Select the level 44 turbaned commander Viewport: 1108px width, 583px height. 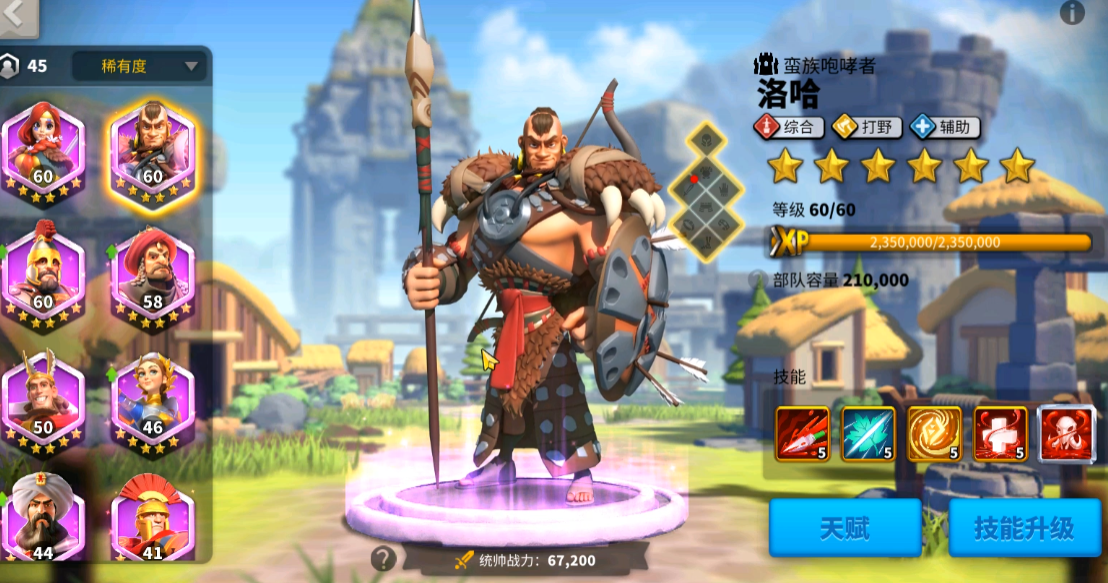tap(43, 517)
